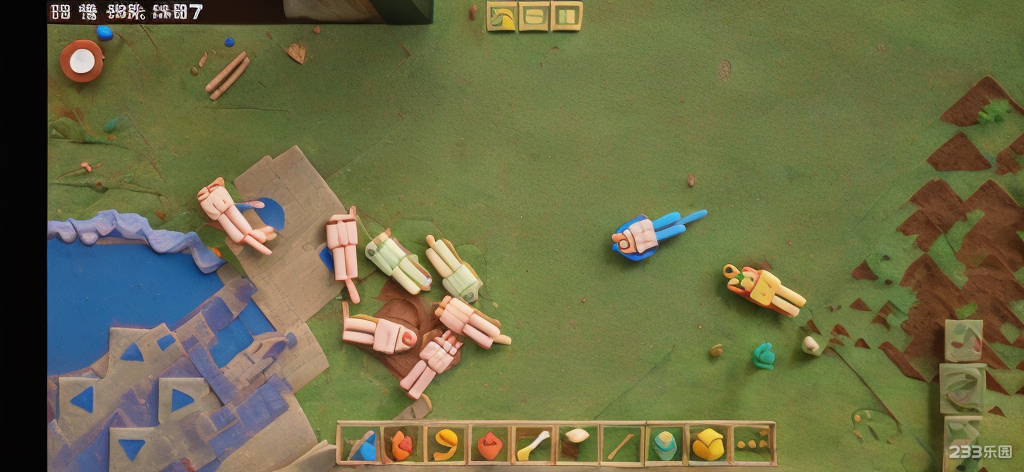
Task: Choose the yellow curled item slot
Action: click(444, 444)
